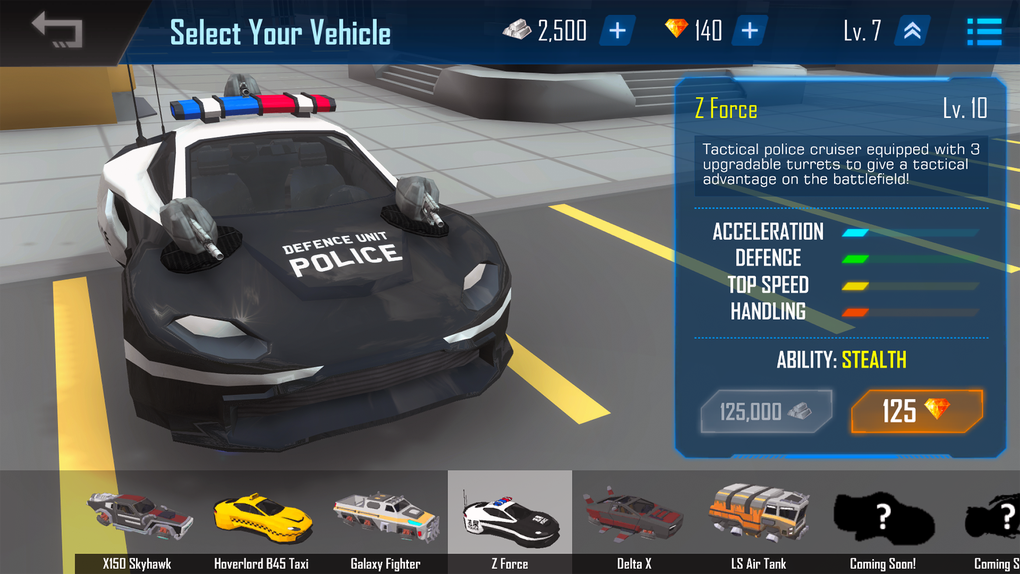The width and height of the screenshot is (1020, 574).
Task: Pick the Galaxy Fighter vehicle
Action: pyautogui.click(x=385, y=520)
